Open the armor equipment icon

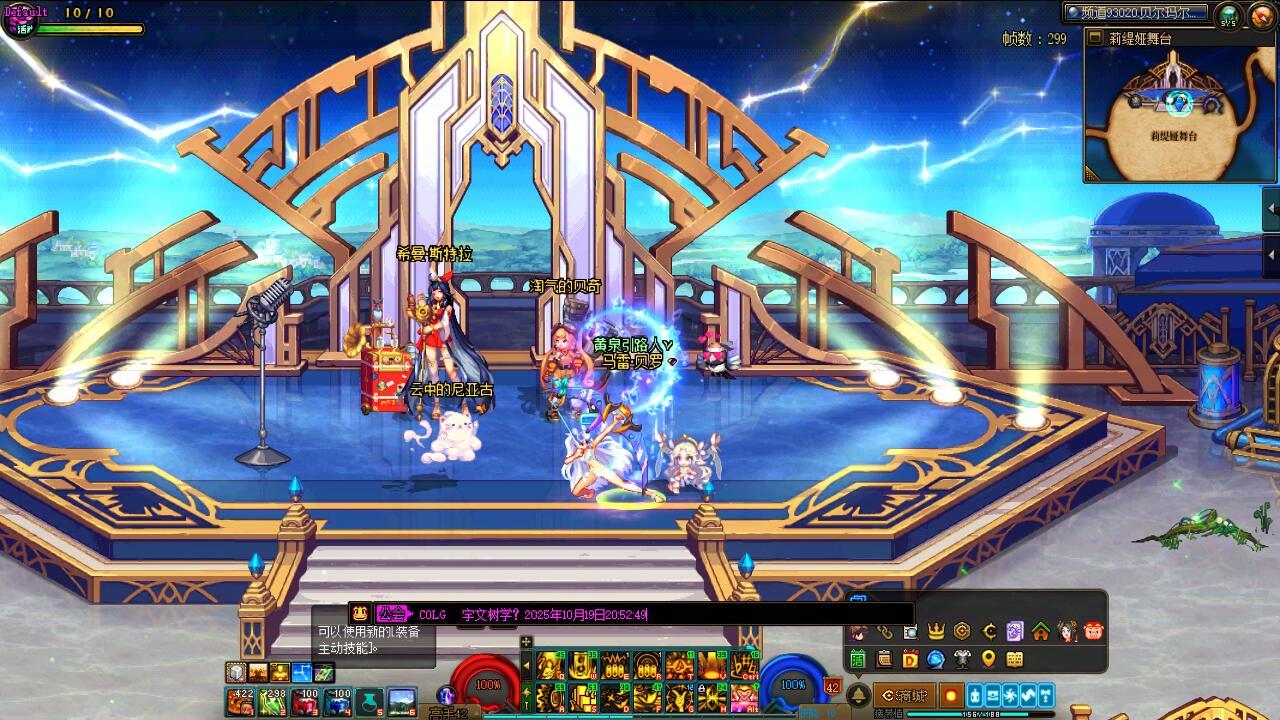[962, 659]
